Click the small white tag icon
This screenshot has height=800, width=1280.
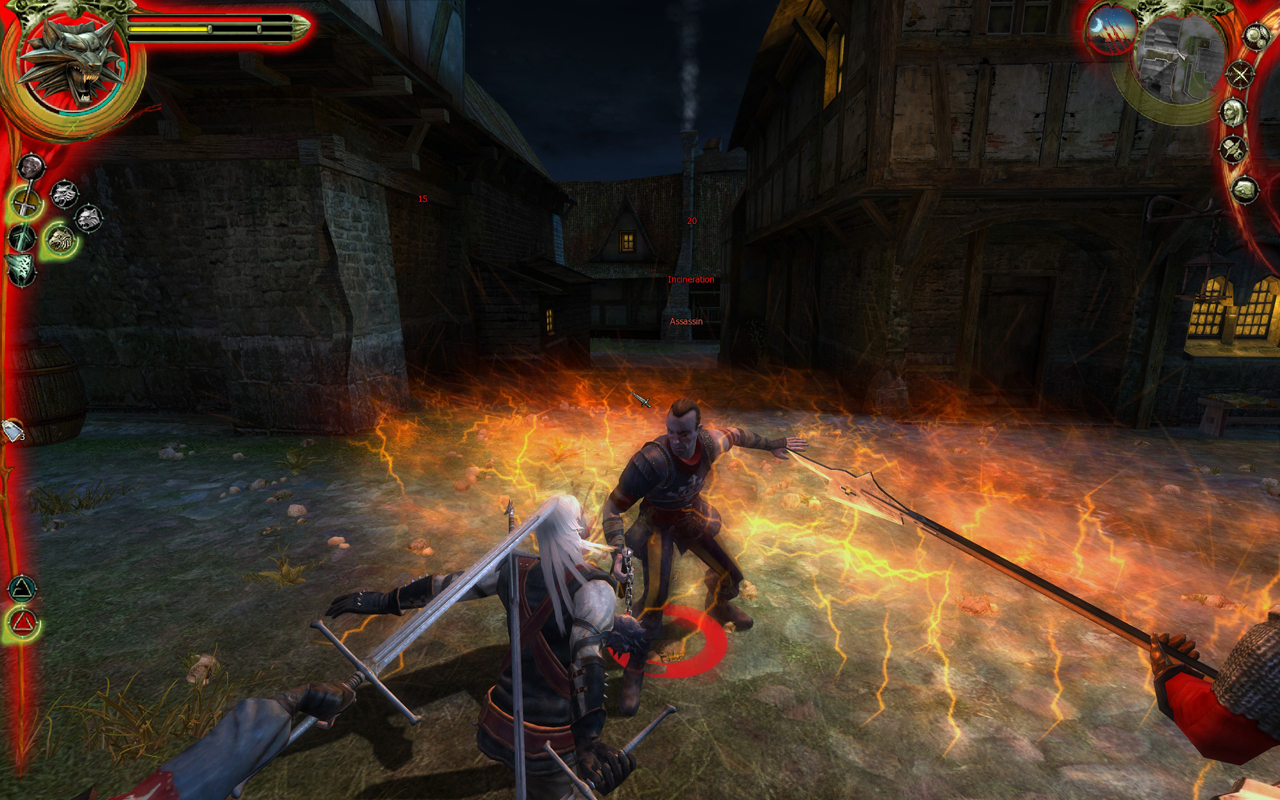[x=13, y=430]
